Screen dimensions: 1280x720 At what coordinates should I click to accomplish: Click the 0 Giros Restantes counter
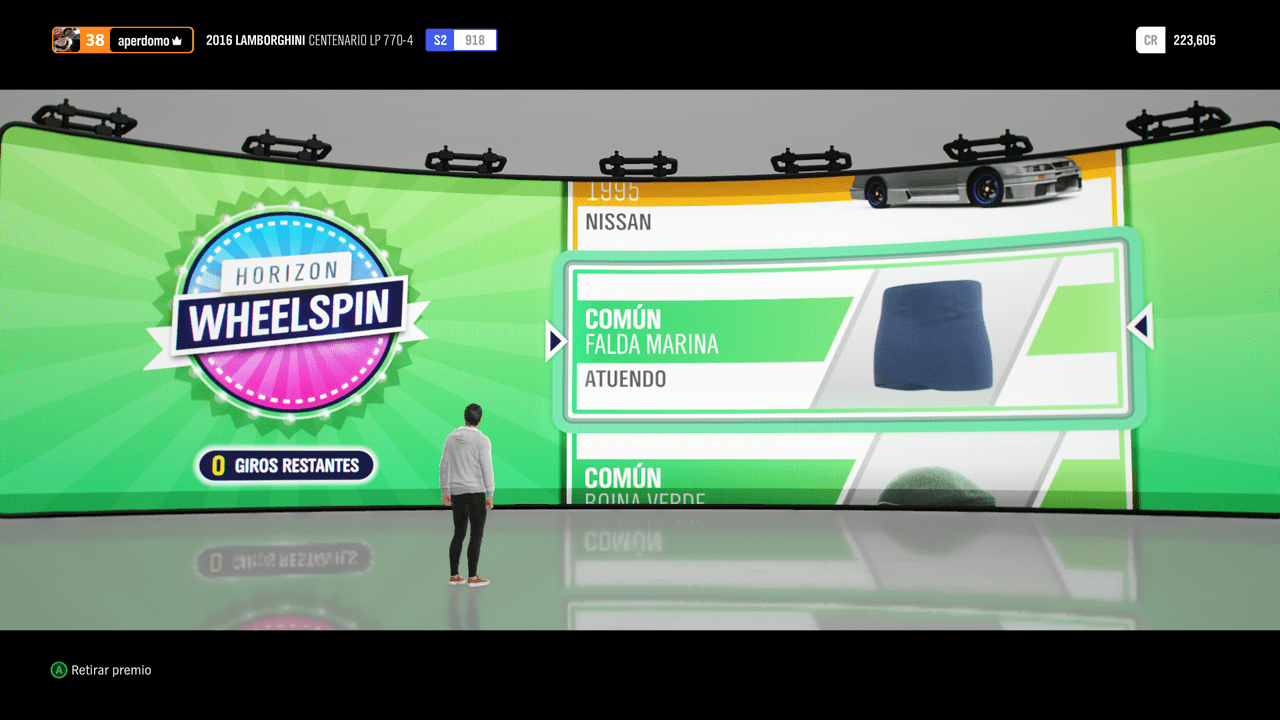coord(286,466)
